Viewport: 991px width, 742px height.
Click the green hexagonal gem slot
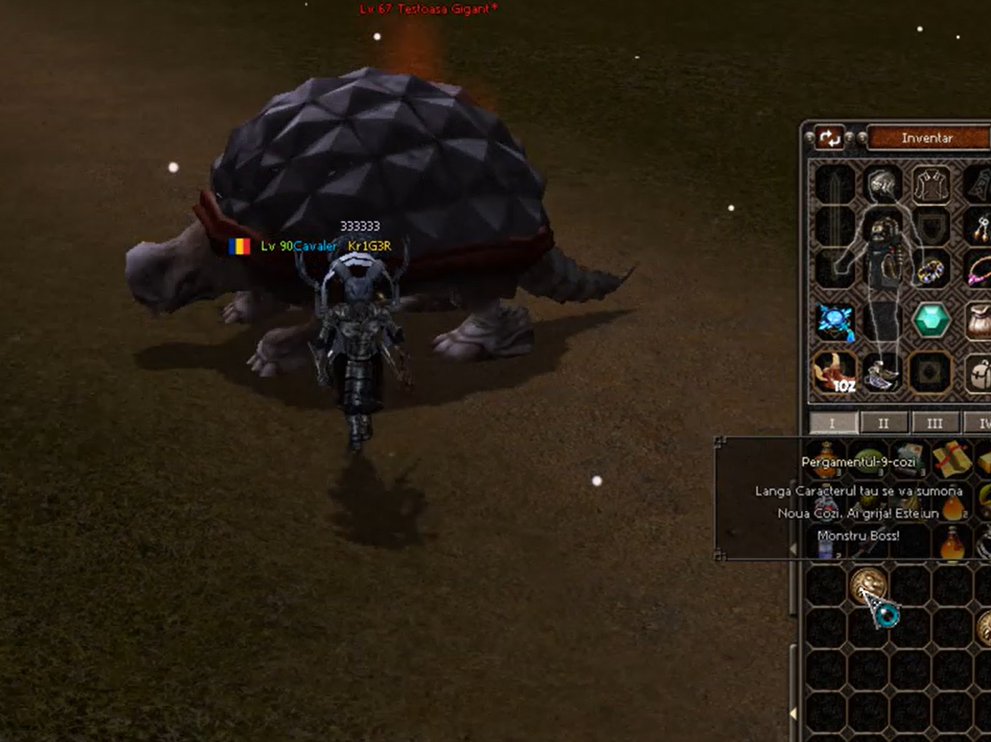(x=932, y=321)
